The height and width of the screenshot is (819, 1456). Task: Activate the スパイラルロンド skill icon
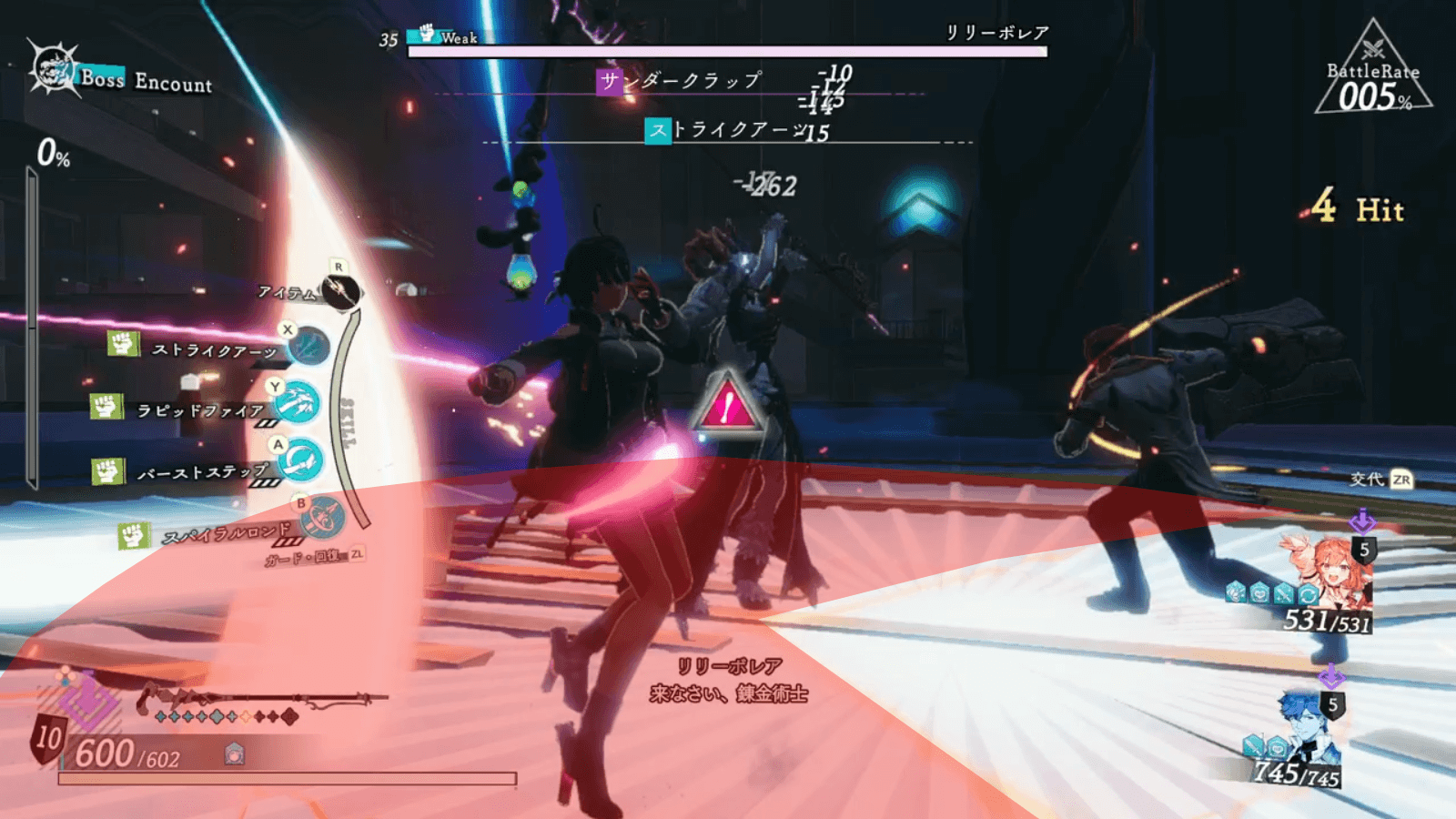pos(322,520)
